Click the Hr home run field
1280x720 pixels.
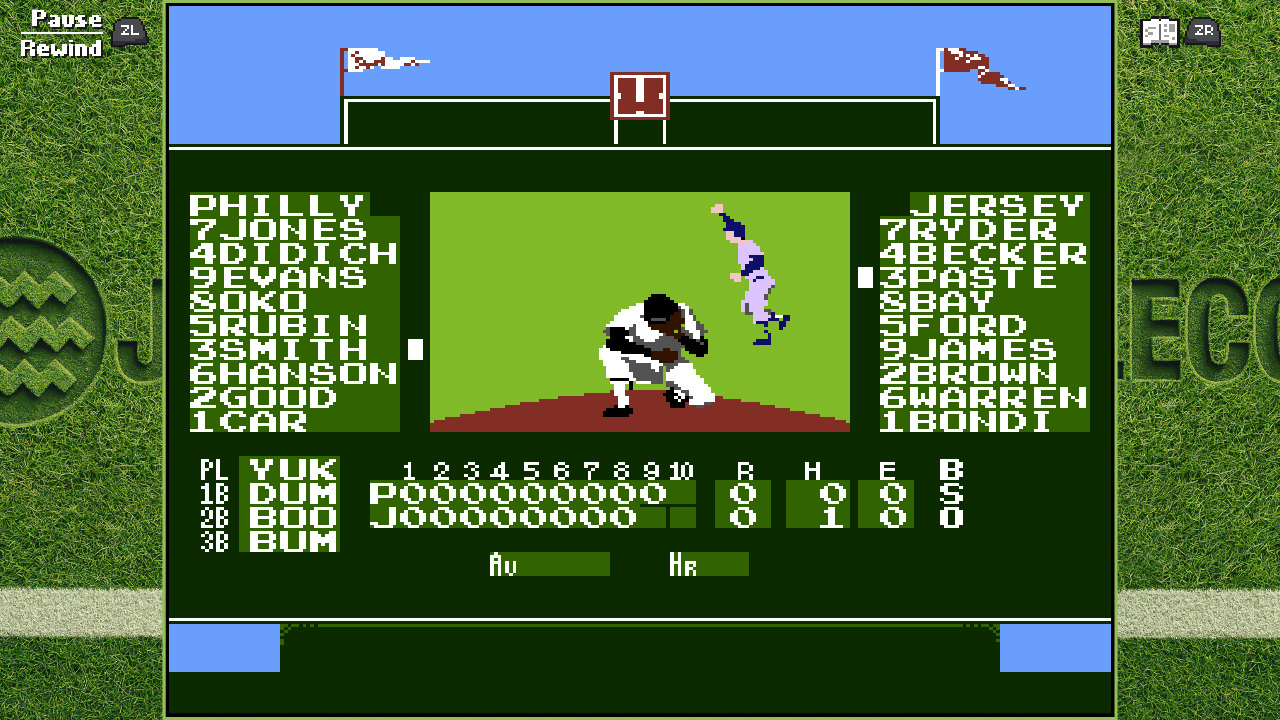(x=710, y=564)
